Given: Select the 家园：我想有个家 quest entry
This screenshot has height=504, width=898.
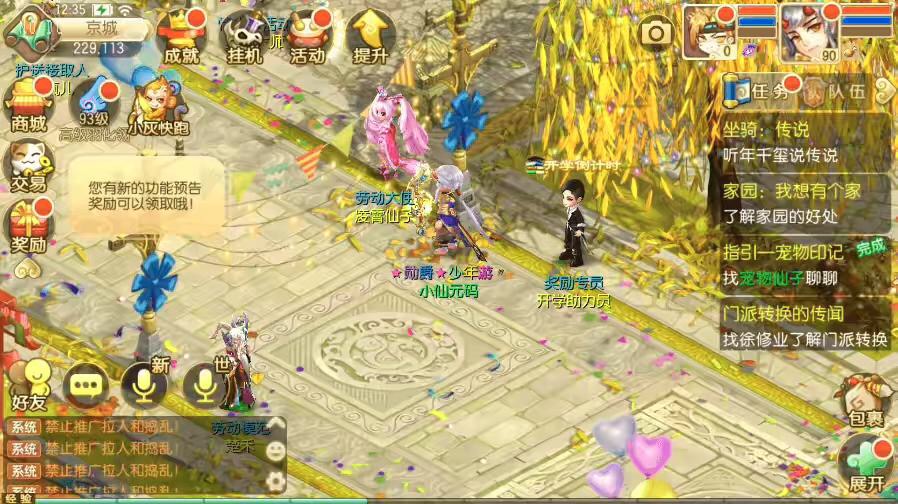Looking at the screenshot, I should point(805,203).
